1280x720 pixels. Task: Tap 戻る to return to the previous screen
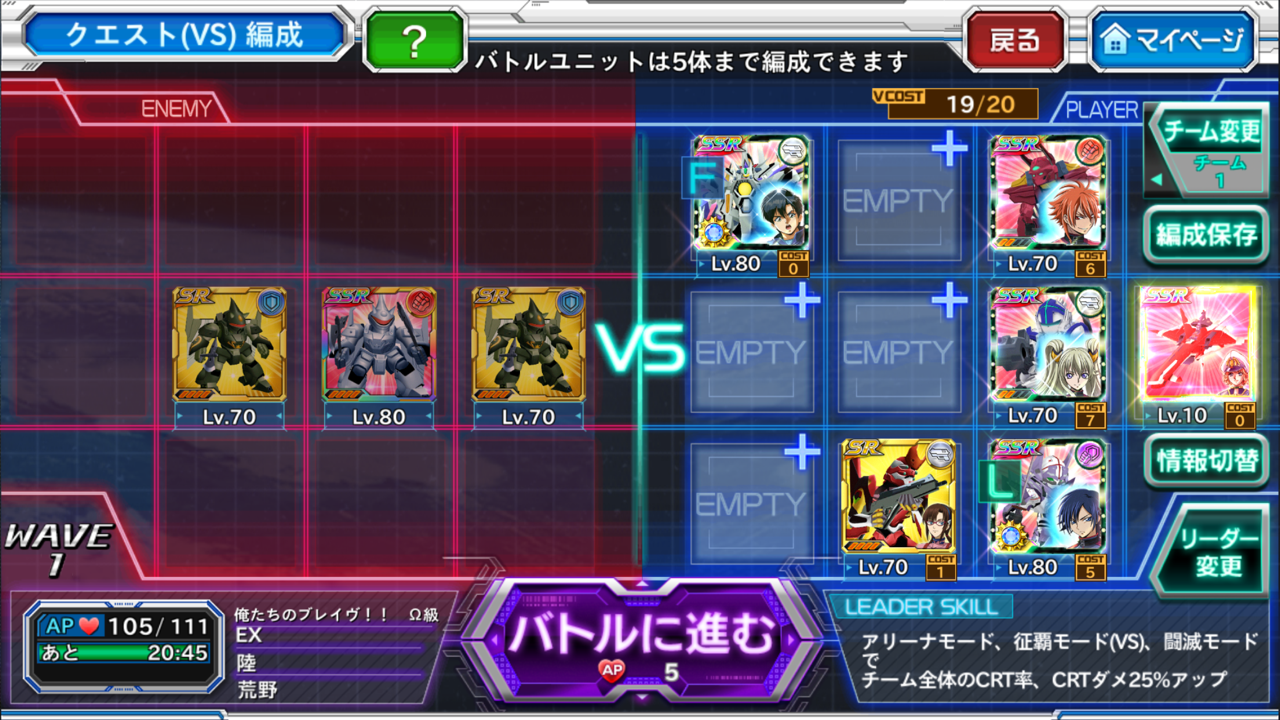click(1015, 41)
